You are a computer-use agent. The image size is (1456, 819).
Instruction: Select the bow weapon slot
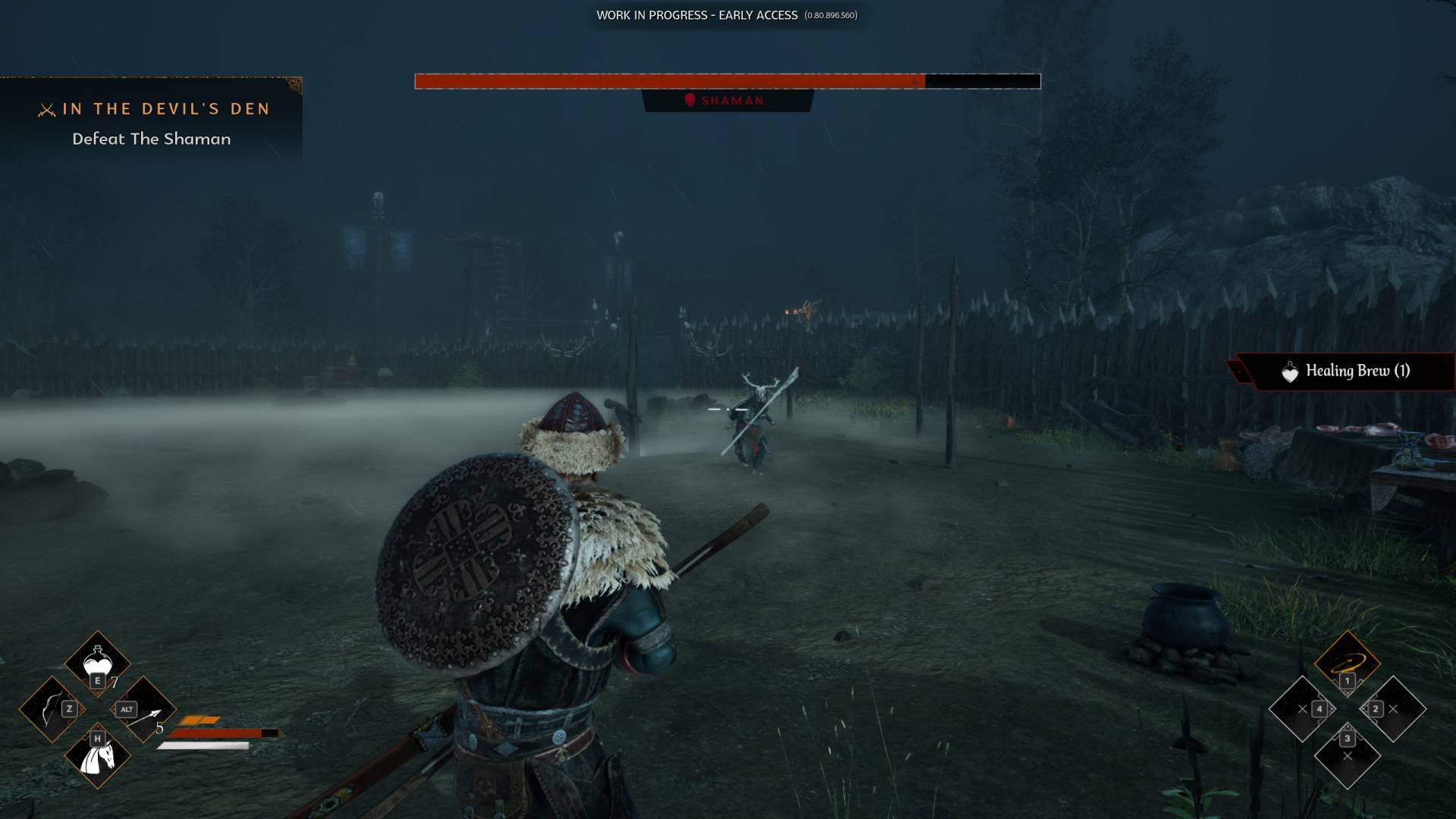[52, 709]
